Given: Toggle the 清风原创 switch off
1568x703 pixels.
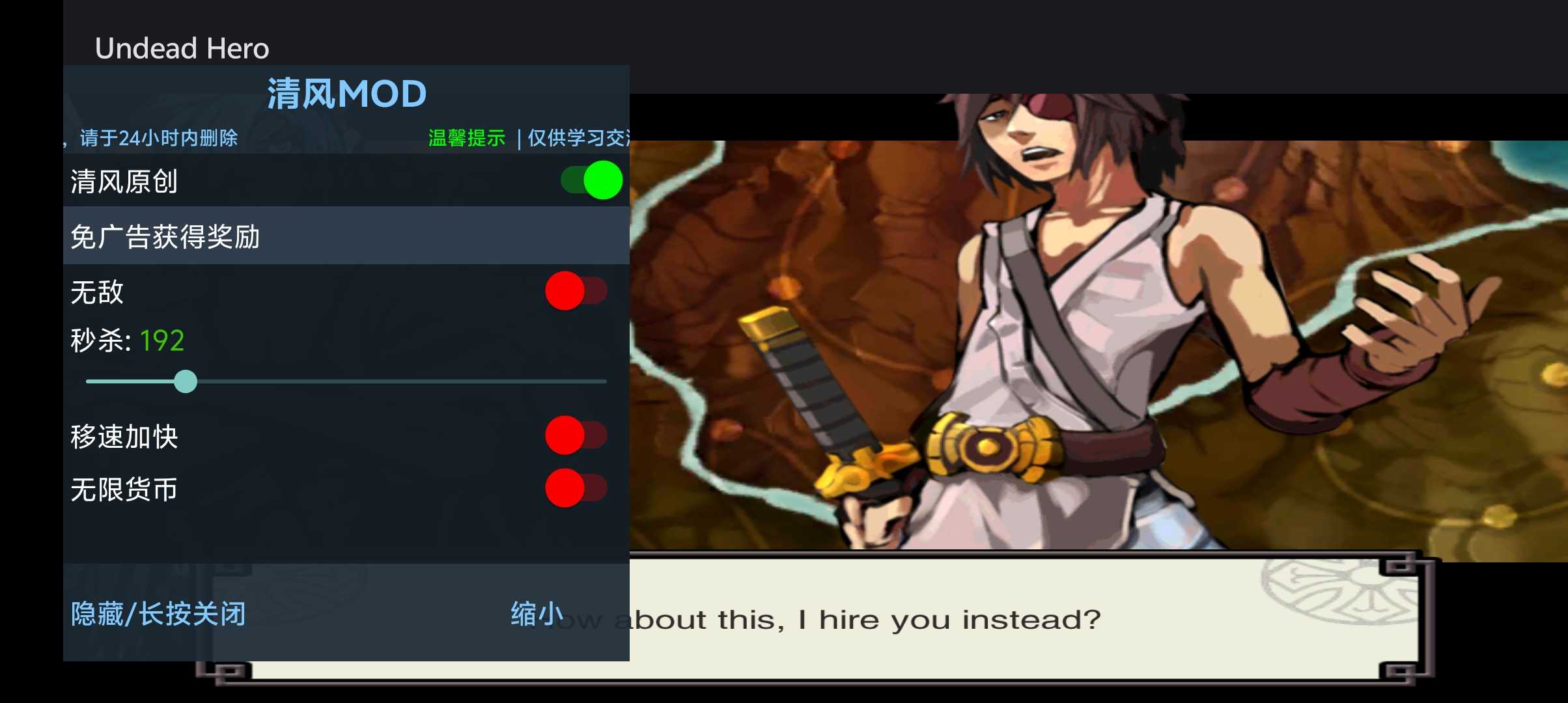Looking at the screenshot, I should [x=591, y=180].
